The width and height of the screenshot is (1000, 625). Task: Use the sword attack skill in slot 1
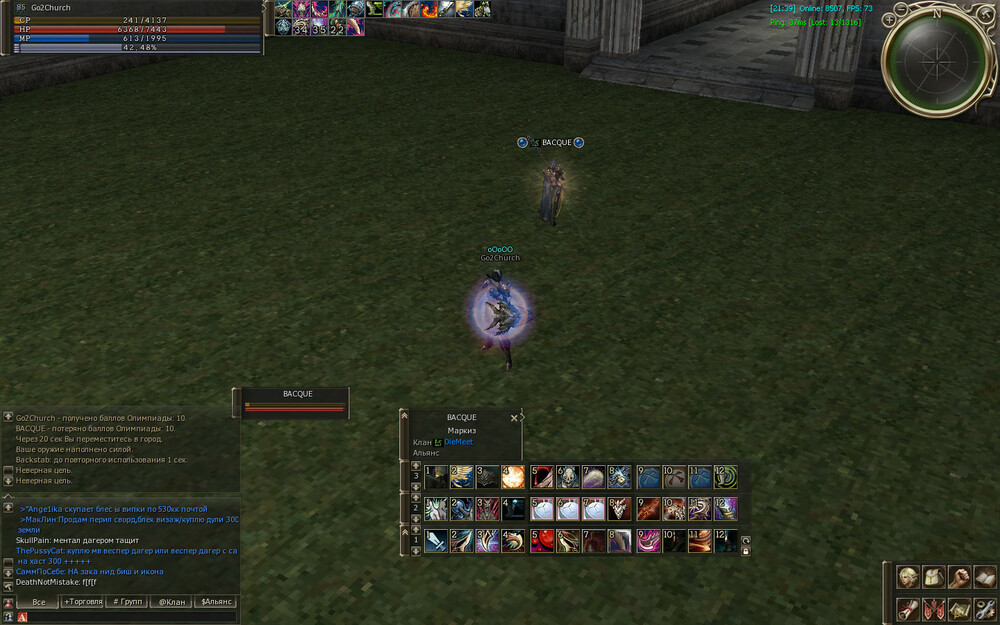(x=436, y=542)
